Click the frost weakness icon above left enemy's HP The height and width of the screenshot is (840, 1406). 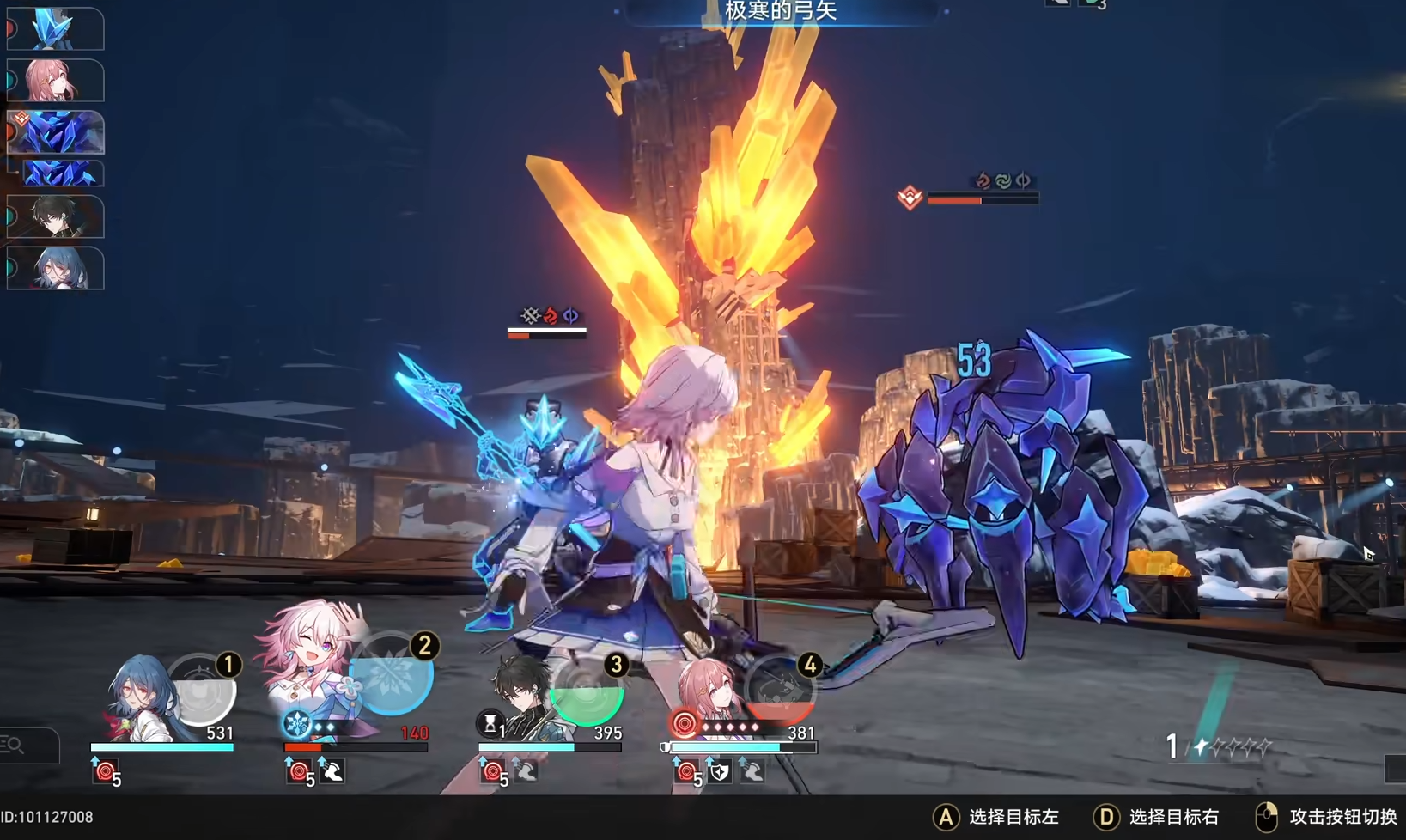tap(531, 314)
